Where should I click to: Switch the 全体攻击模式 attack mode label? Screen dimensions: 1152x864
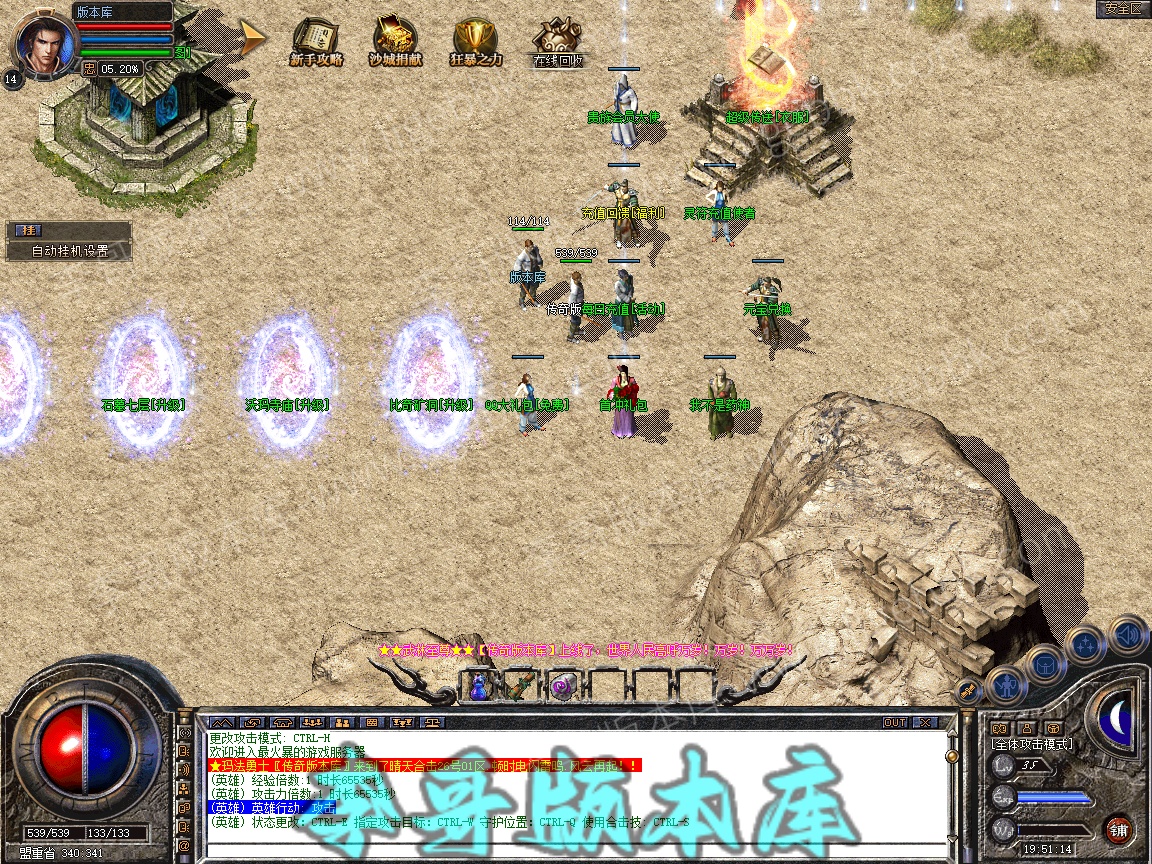click(1031, 744)
